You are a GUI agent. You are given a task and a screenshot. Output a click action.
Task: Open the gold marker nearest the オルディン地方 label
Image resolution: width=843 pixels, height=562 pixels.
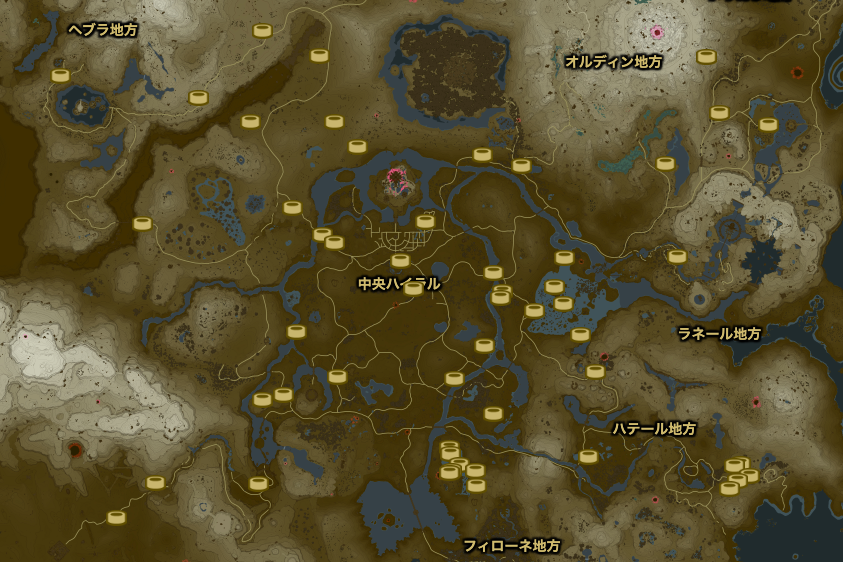coord(706,57)
